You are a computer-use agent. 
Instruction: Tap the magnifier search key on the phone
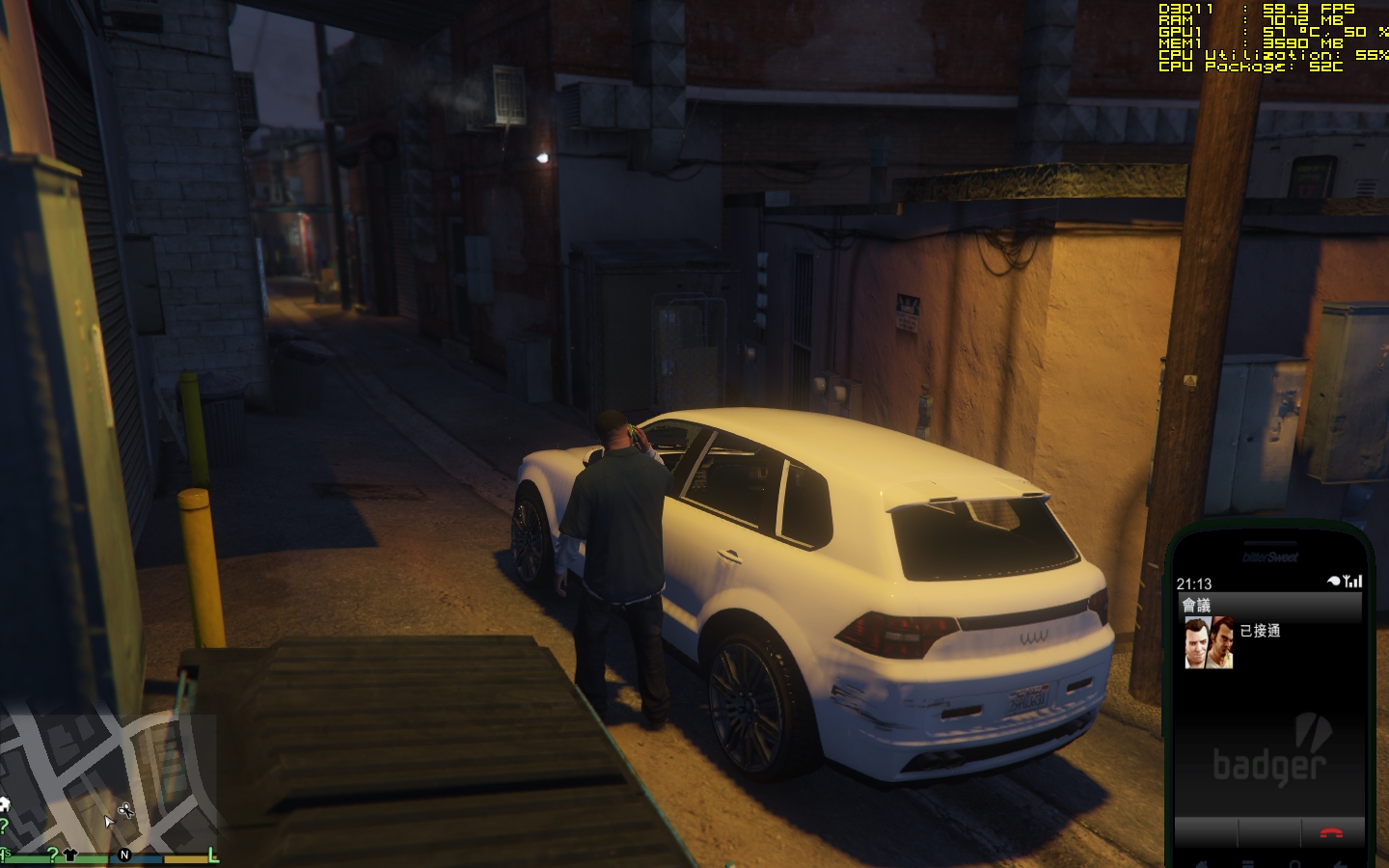(1295, 864)
